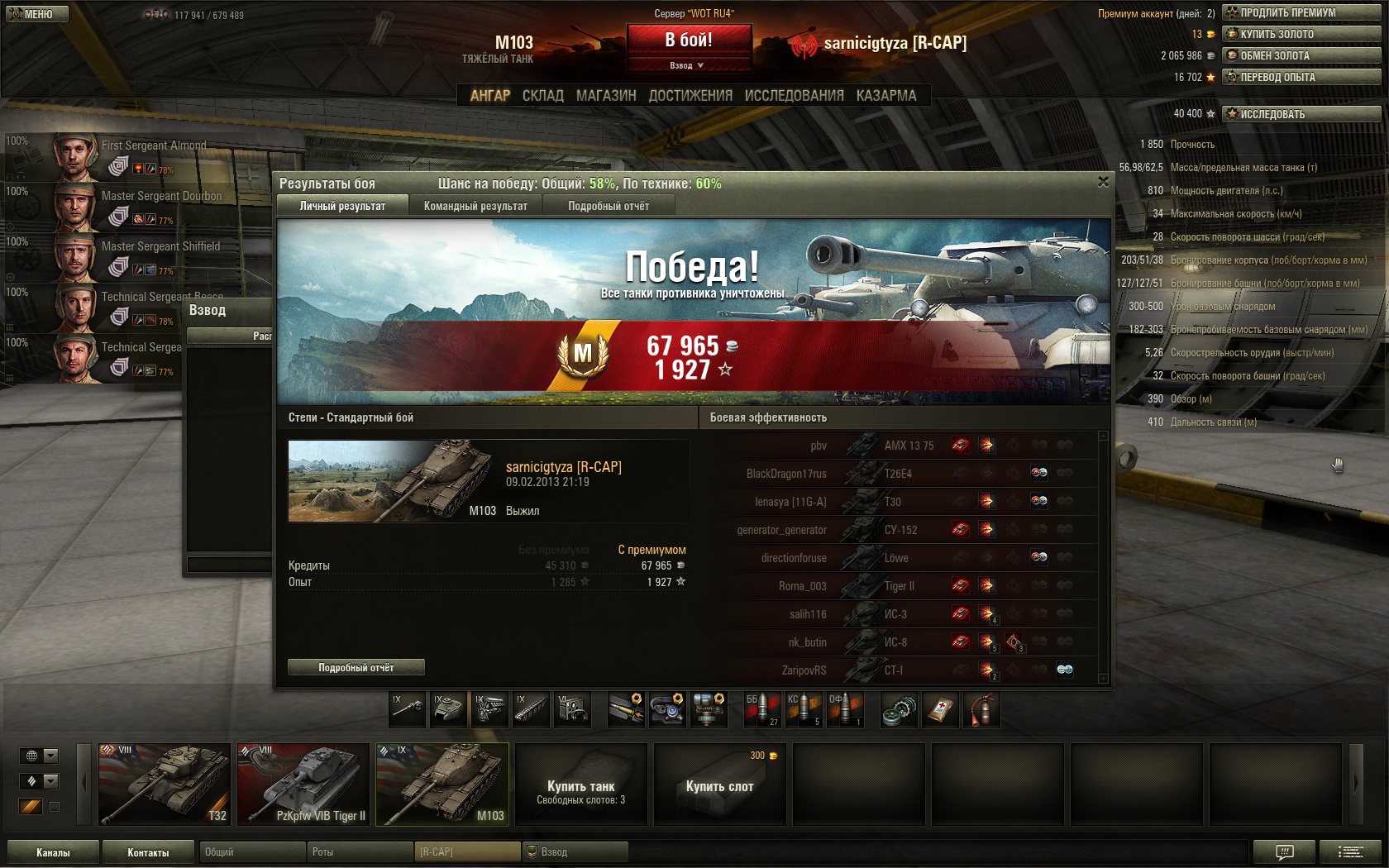
Task: Buy a new slot with Купить слот
Action: 719,785
